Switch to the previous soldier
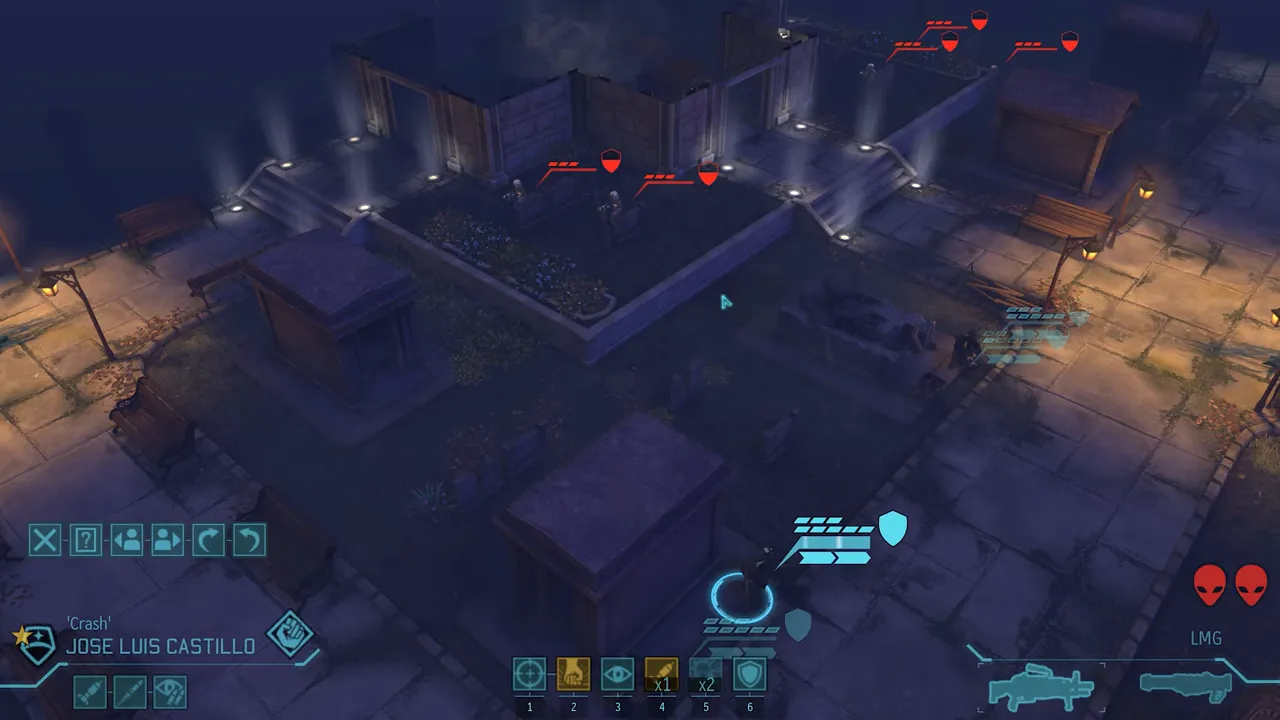 click(x=125, y=541)
